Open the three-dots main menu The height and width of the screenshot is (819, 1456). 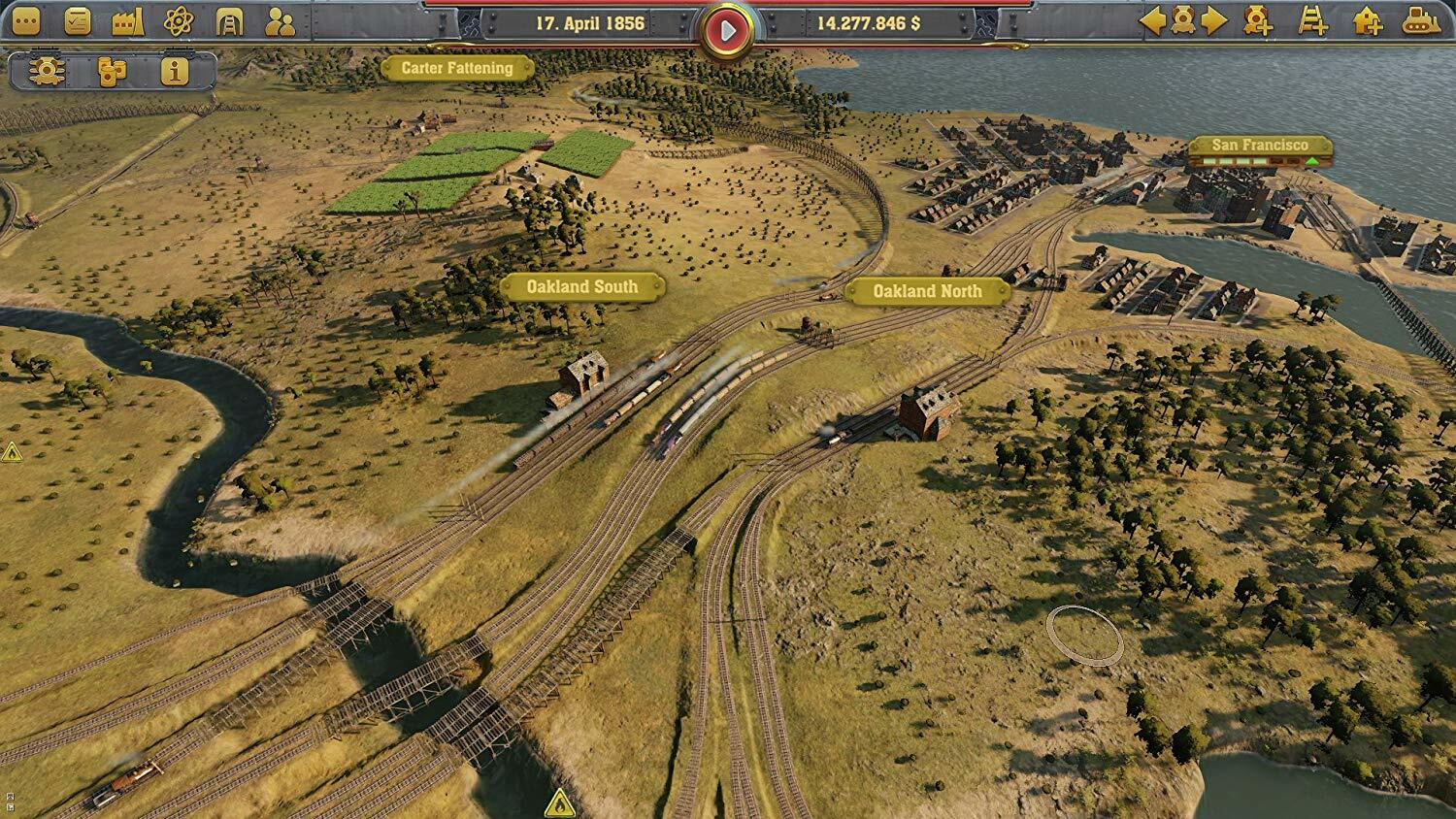coord(26,21)
